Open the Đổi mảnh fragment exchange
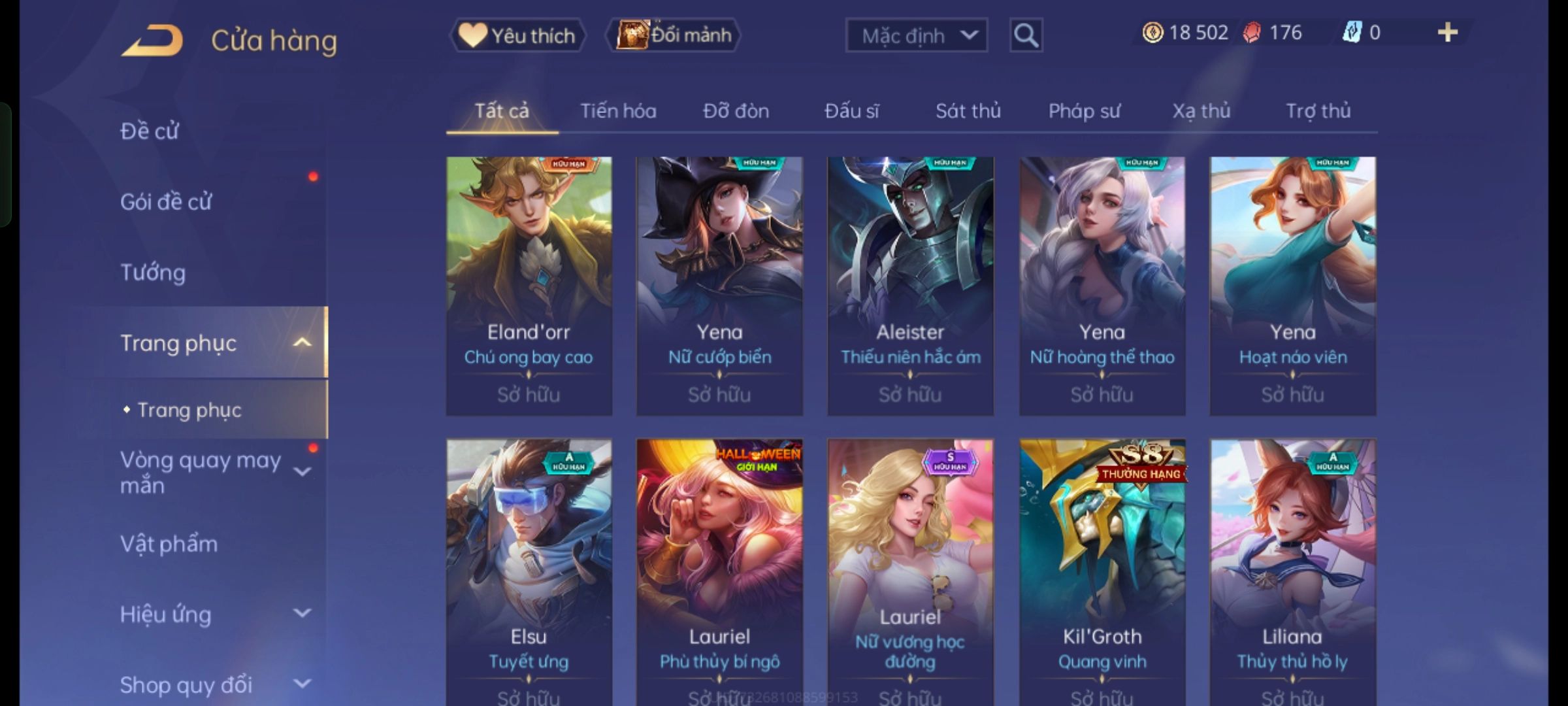The image size is (1568, 706). (674, 35)
